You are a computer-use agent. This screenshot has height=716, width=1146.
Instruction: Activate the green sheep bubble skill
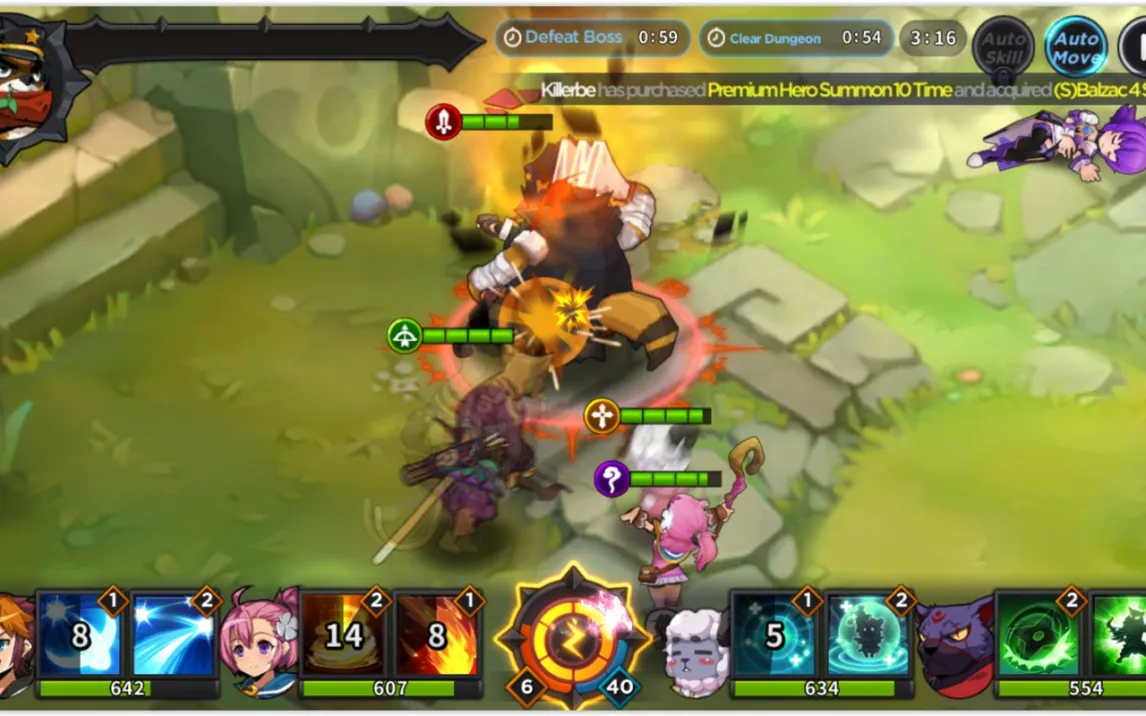pos(868,635)
